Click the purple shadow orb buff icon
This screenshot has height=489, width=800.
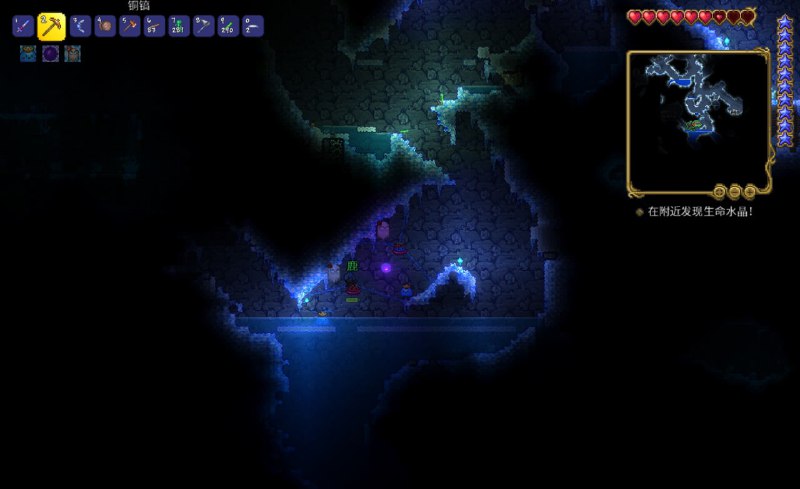[x=50, y=54]
